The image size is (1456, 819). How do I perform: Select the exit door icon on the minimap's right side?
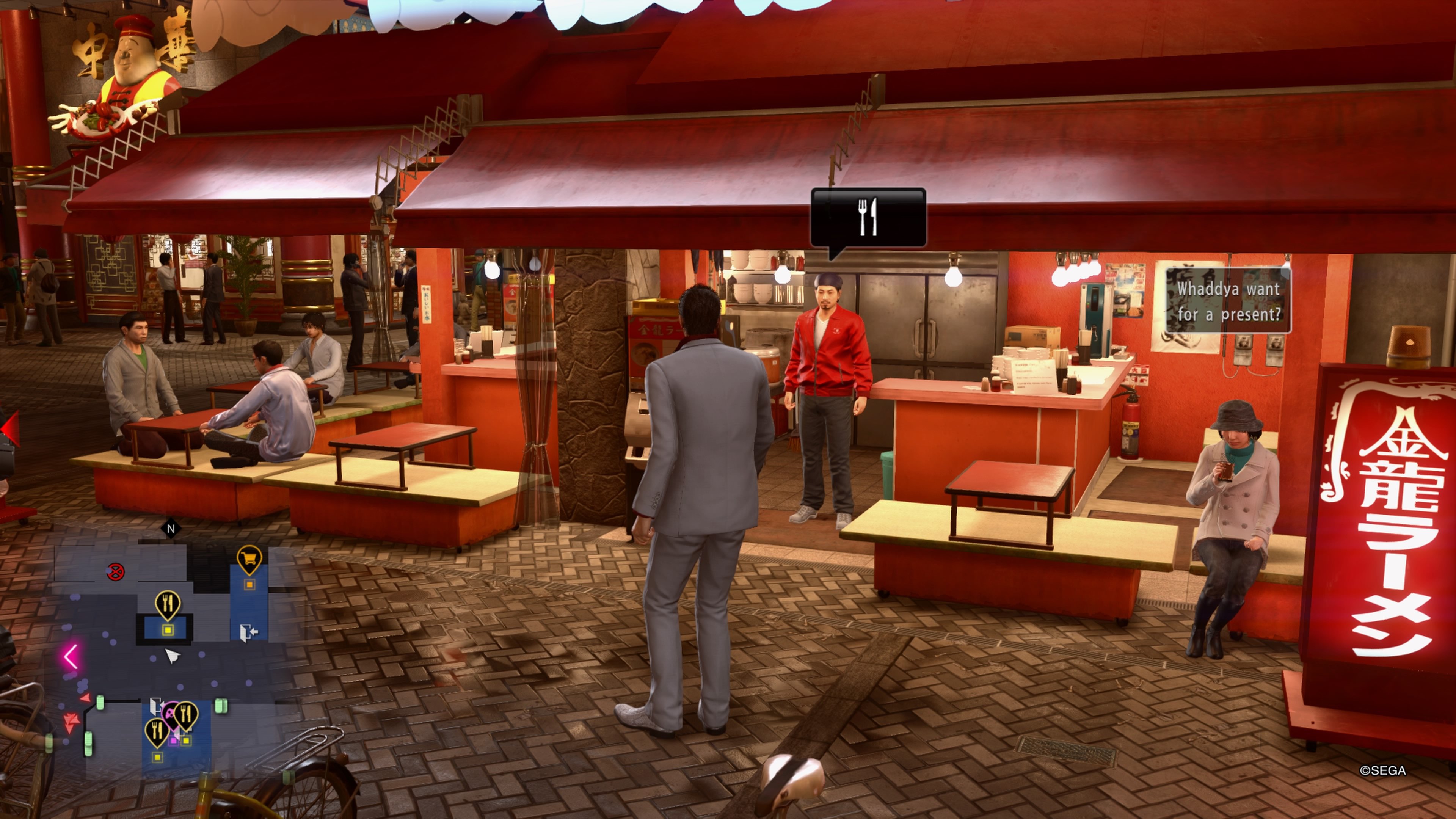point(249,632)
